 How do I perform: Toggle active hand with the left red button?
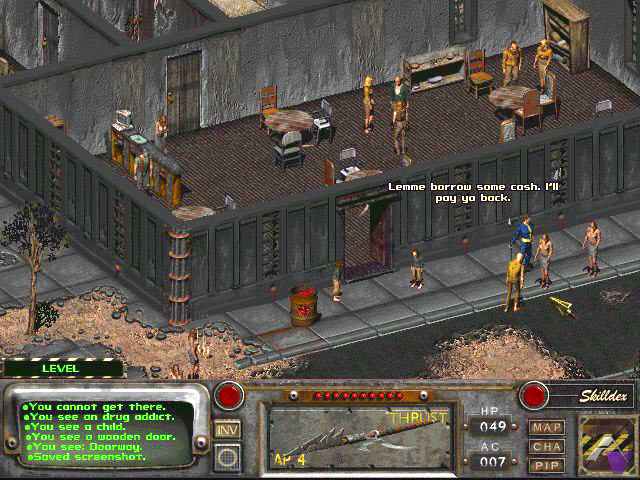coord(230,394)
